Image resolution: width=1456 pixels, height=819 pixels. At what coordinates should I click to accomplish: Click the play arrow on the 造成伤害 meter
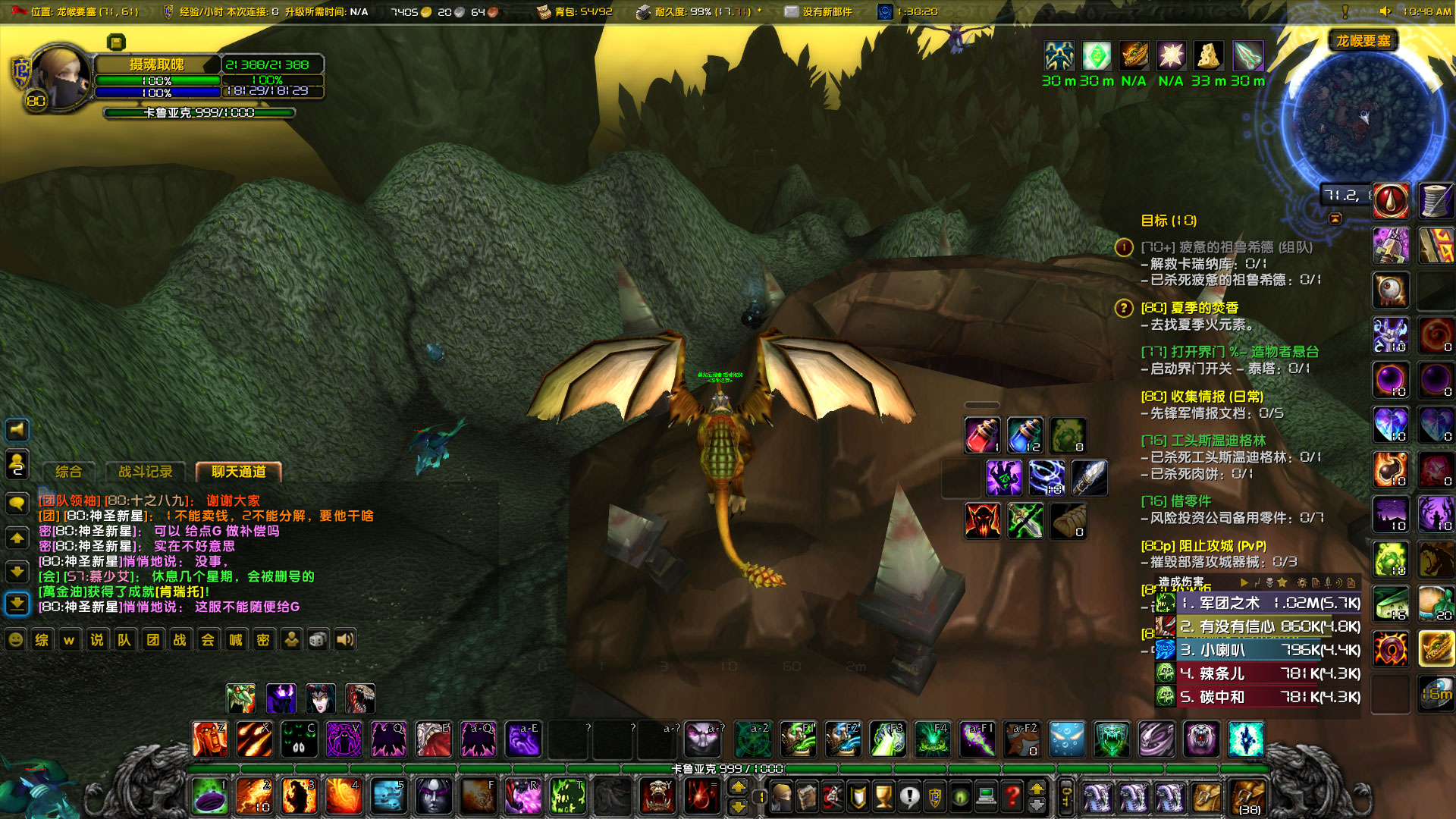coord(1245,582)
